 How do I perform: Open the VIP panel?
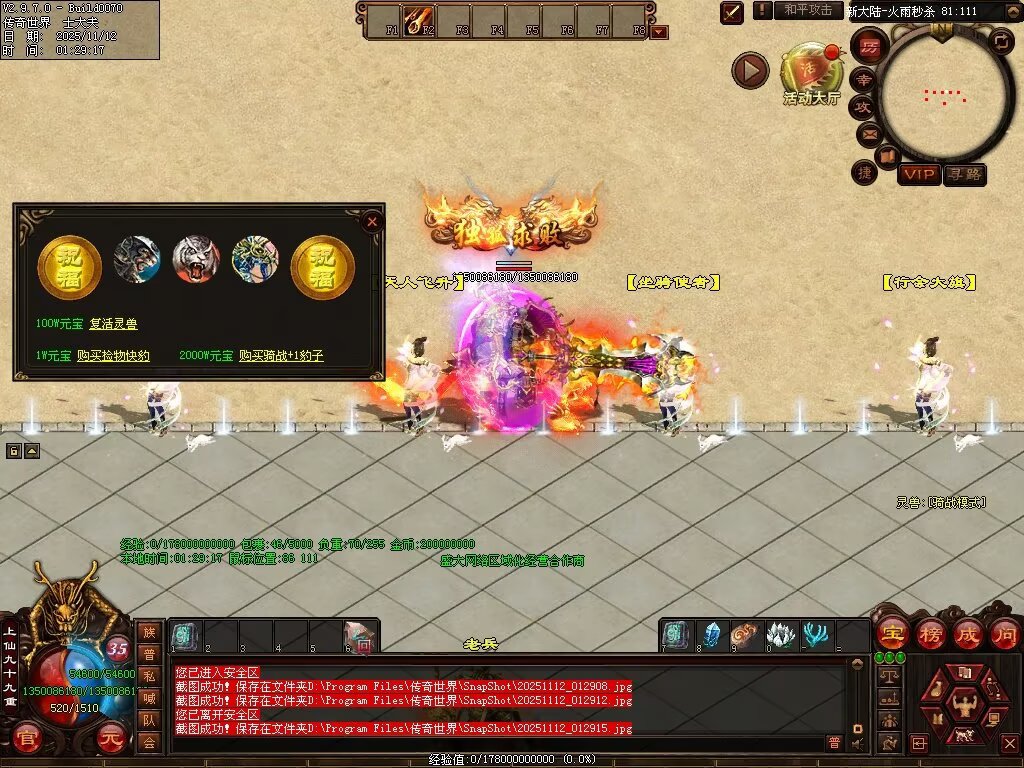[918, 175]
